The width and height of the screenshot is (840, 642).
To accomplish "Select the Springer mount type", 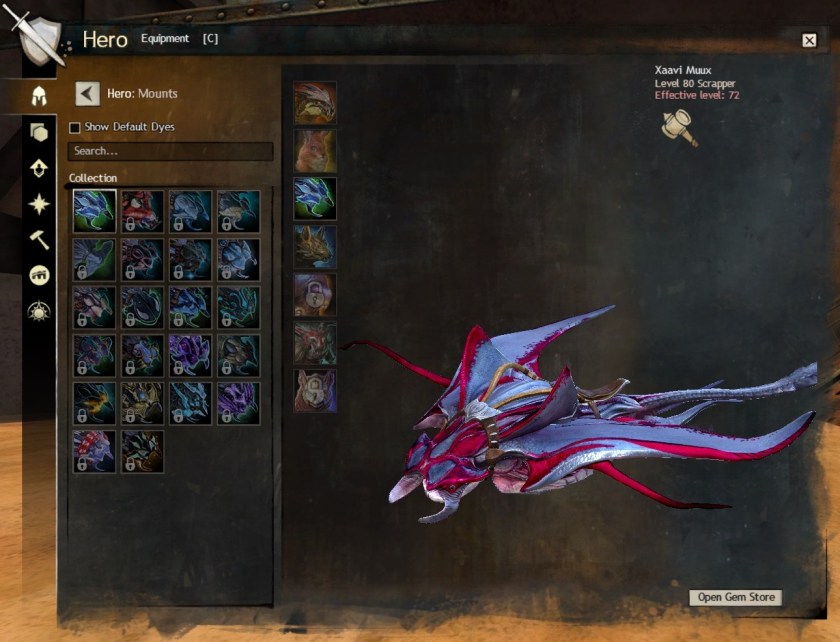I will click(315, 150).
